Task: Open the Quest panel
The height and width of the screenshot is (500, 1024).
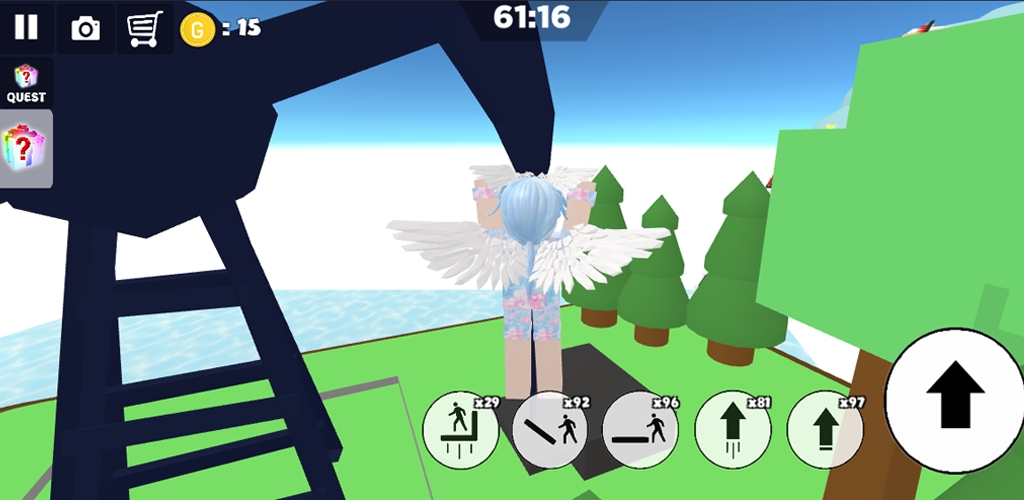Action: [x=26, y=83]
